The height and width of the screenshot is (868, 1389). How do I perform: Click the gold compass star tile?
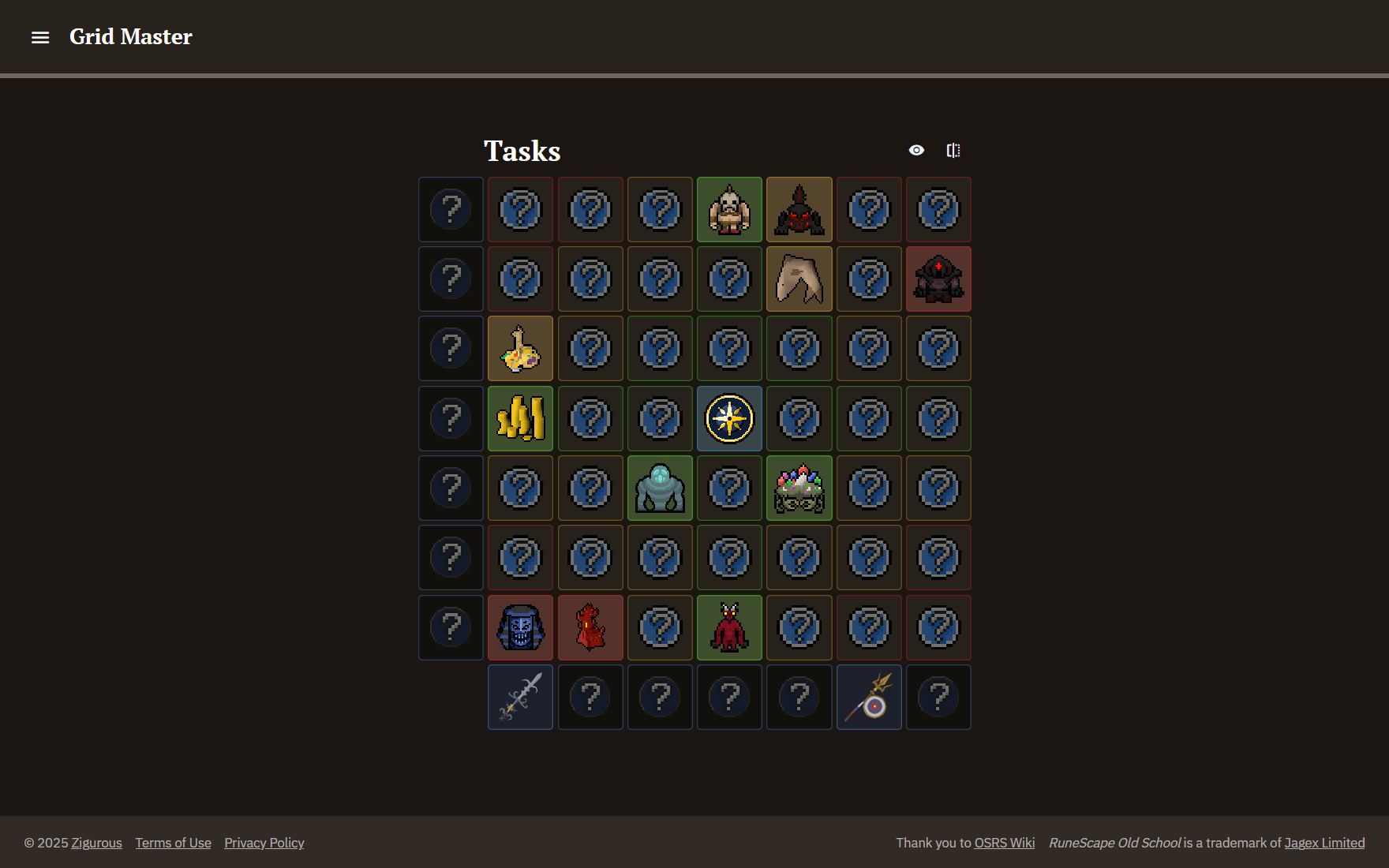[729, 418]
